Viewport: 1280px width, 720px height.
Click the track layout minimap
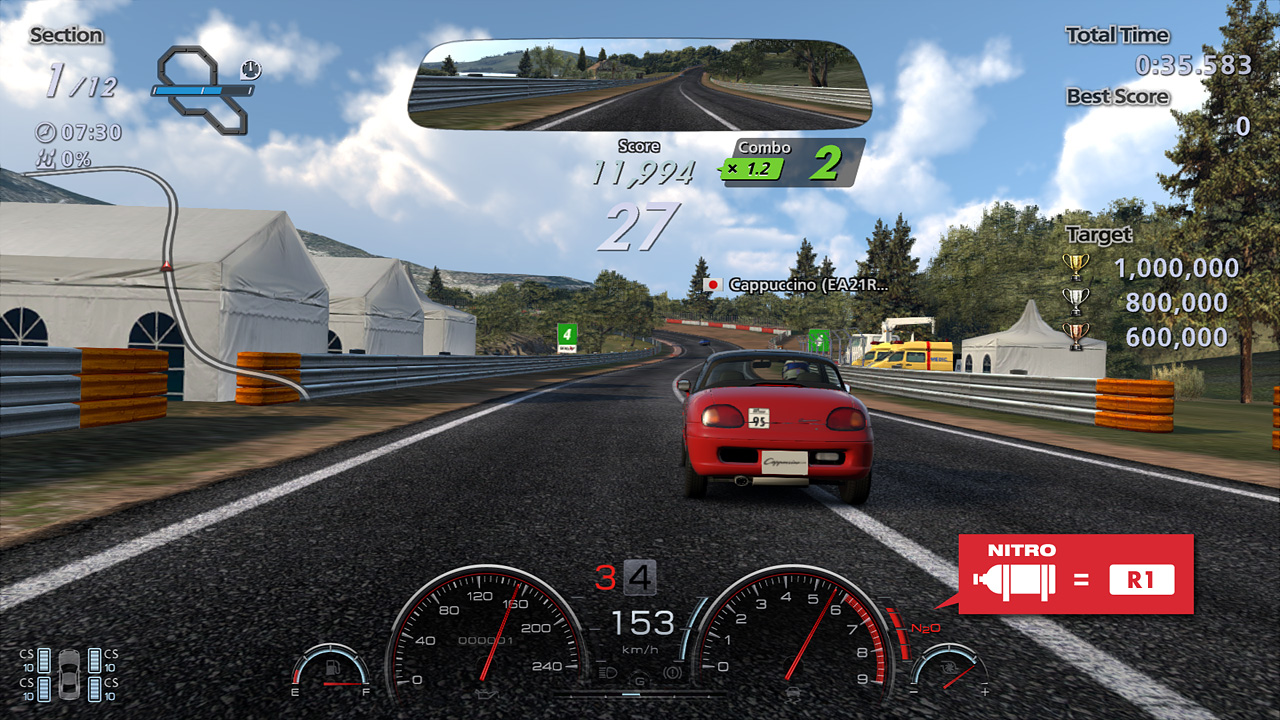(203, 90)
